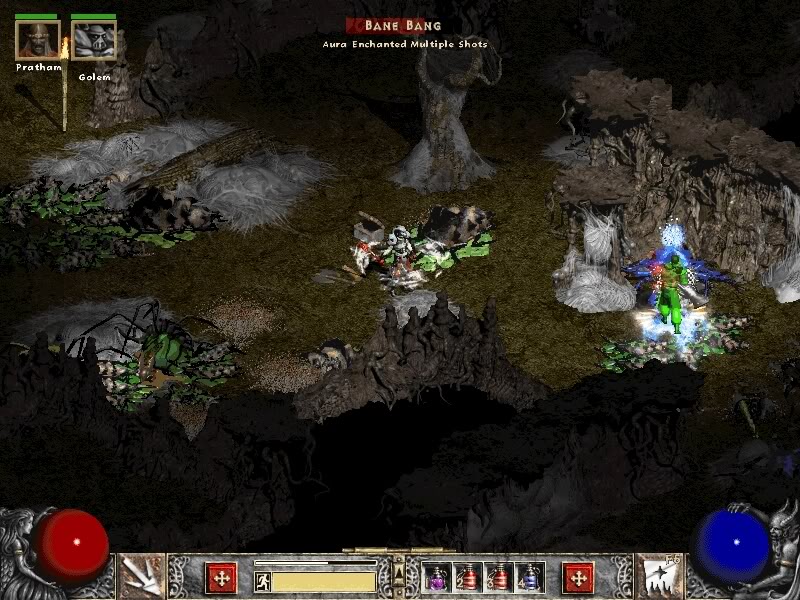Use the red healing potion beside the blue potion
Screen dimensions: 800x600
(x=498, y=578)
